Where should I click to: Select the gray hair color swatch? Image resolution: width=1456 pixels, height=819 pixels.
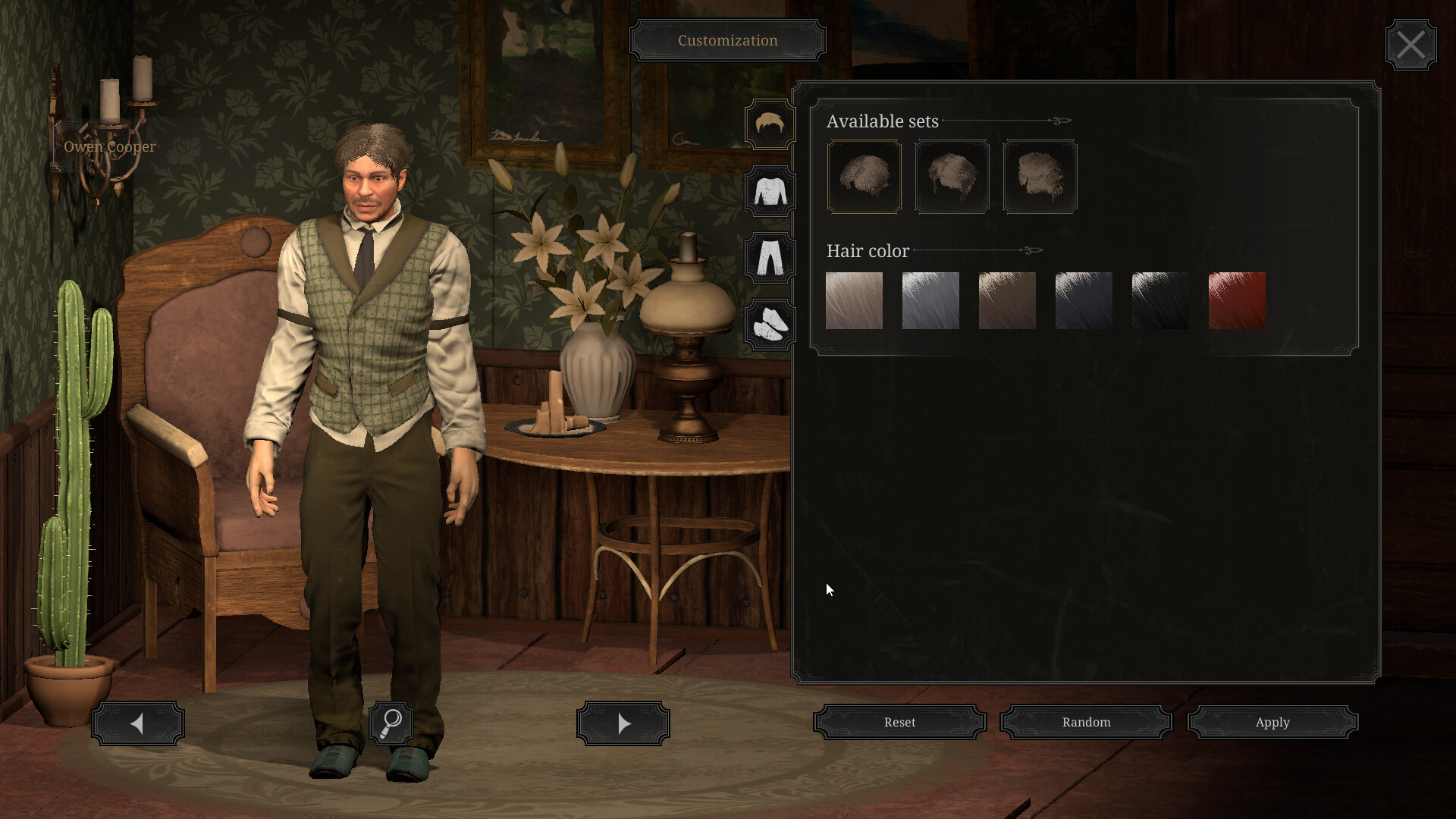(930, 300)
